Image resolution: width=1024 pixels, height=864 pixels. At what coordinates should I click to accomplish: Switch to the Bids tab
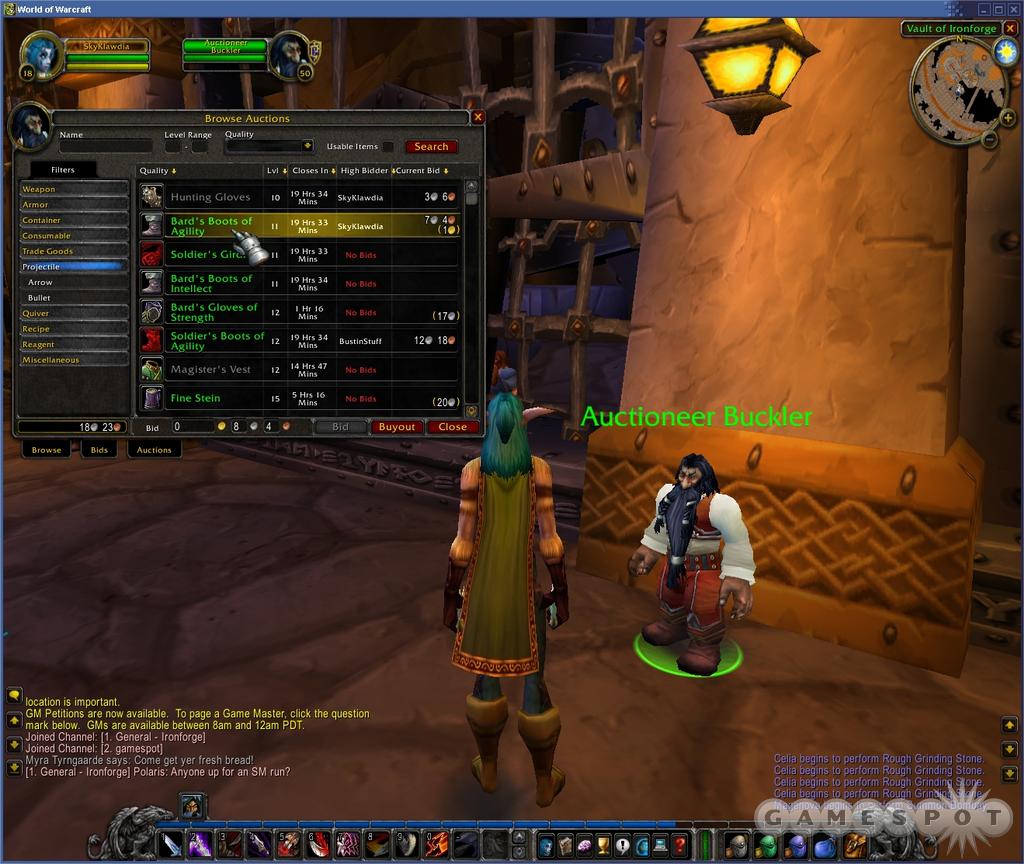click(x=99, y=450)
